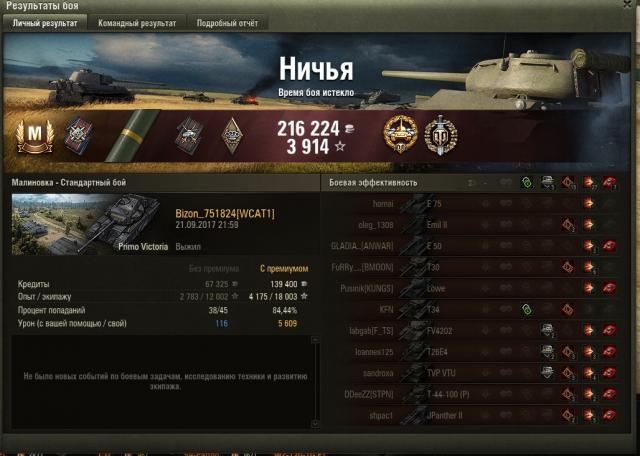Select the green shell award icon
640x456 pixels.
click(x=135, y=136)
